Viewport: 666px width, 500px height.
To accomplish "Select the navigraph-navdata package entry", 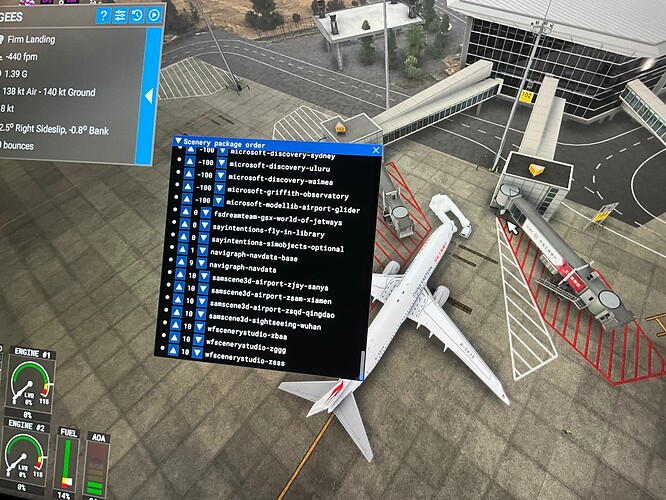I will (x=250, y=271).
